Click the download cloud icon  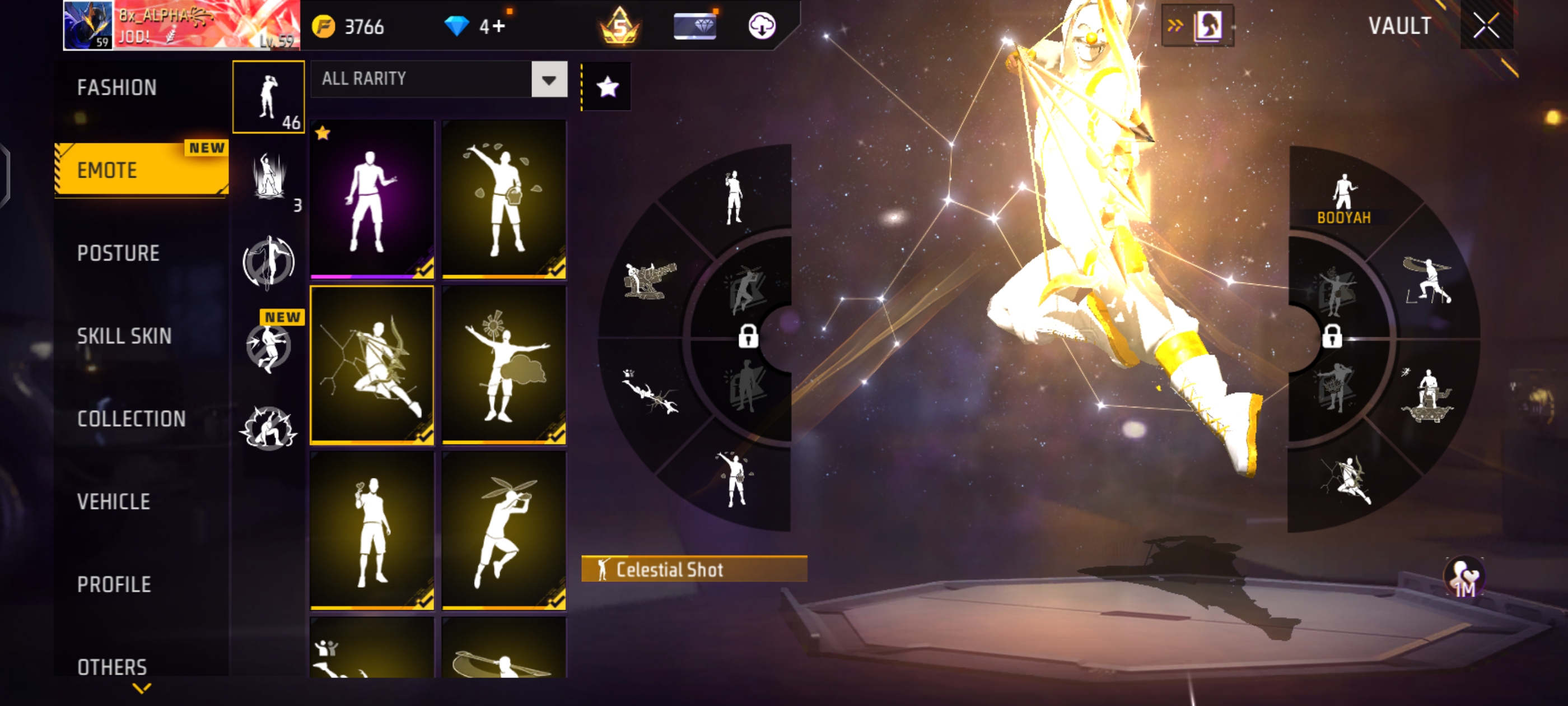(x=761, y=26)
